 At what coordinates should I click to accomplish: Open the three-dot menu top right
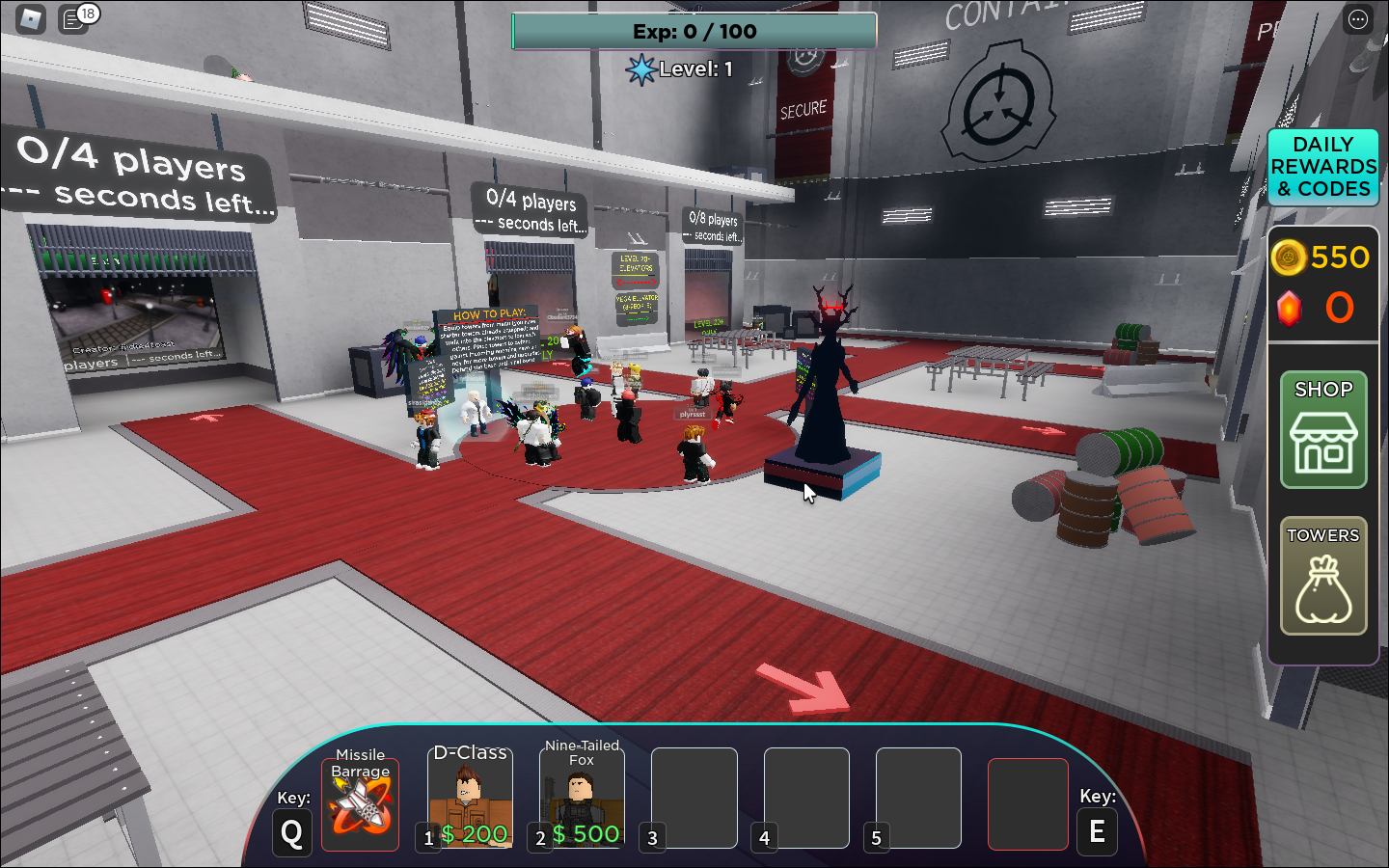(x=1357, y=18)
